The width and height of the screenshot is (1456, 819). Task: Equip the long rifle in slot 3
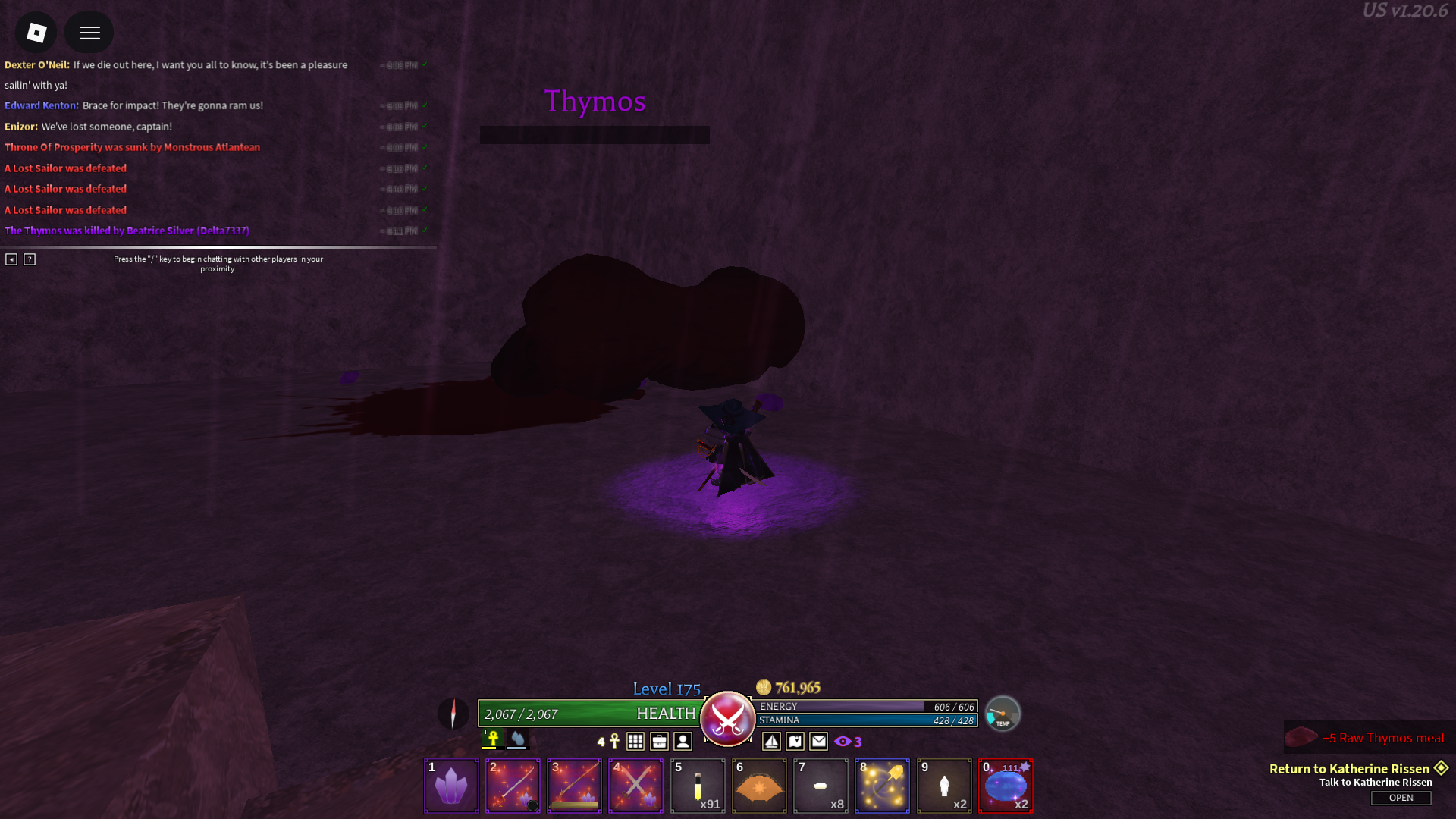pyautogui.click(x=574, y=786)
